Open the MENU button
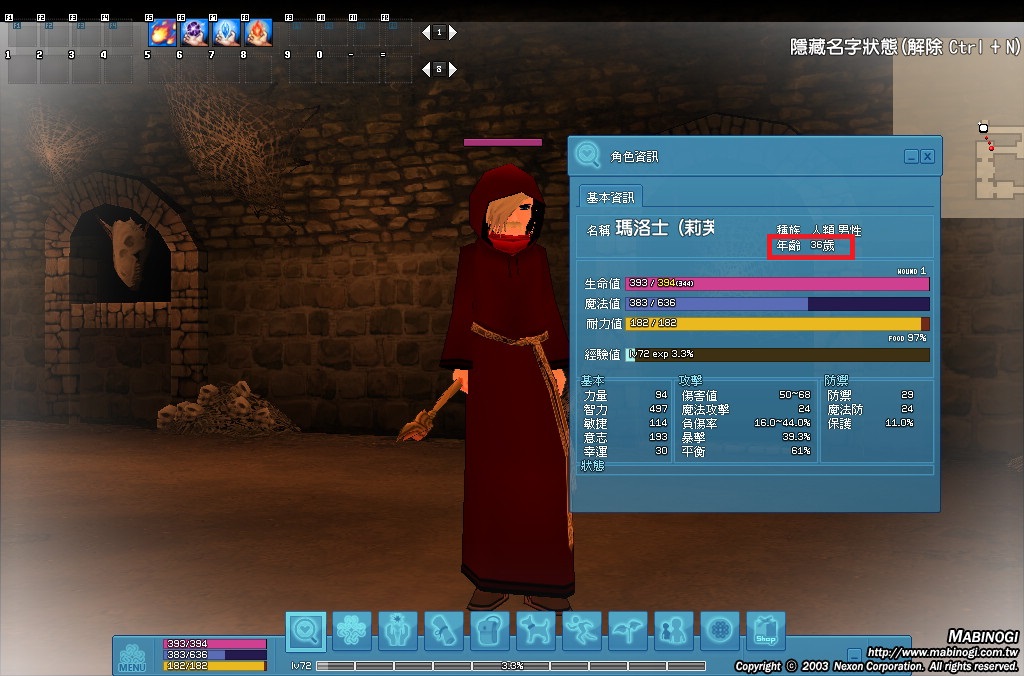The width and height of the screenshot is (1024, 676). click(133, 657)
